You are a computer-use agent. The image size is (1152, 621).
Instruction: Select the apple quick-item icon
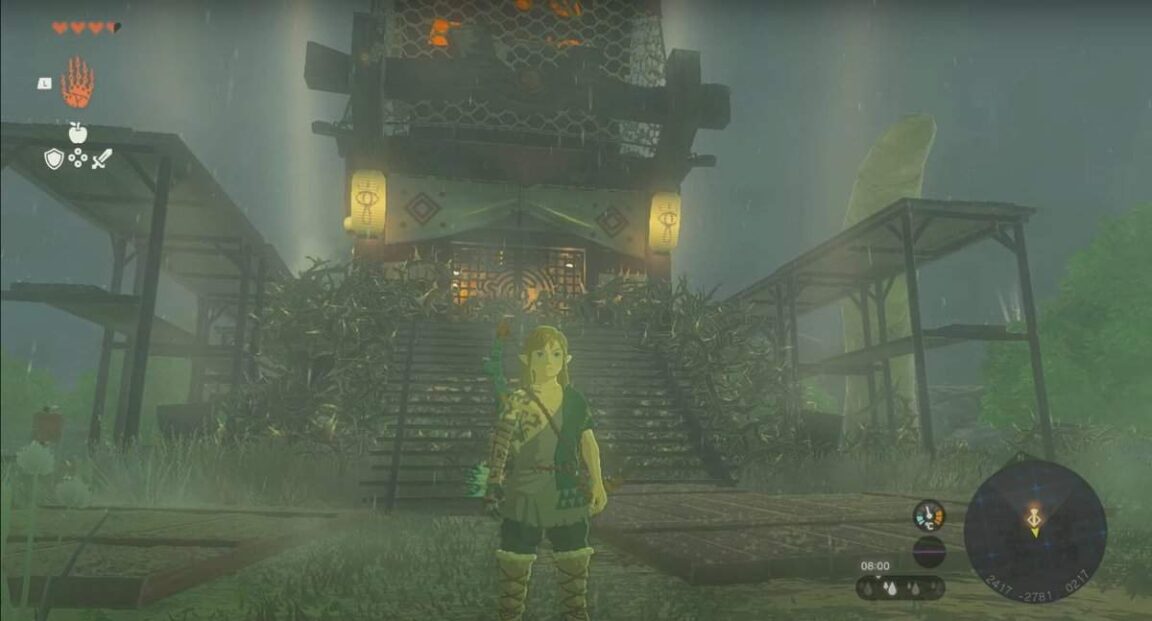point(77,133)
